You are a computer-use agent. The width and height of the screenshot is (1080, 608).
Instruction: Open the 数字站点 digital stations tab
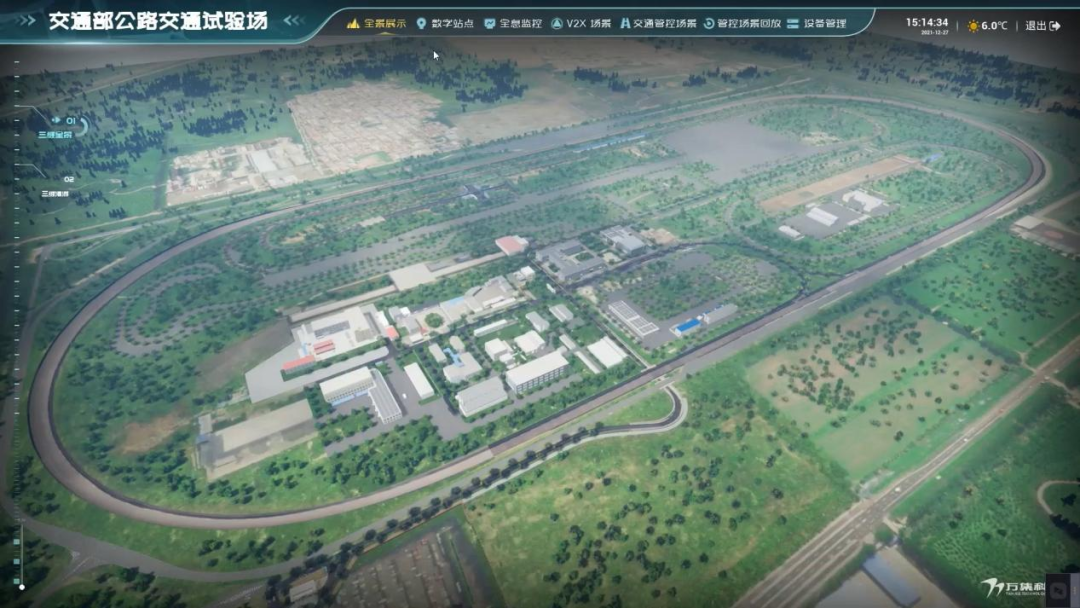pyautogui.click(x=445, y=23)
